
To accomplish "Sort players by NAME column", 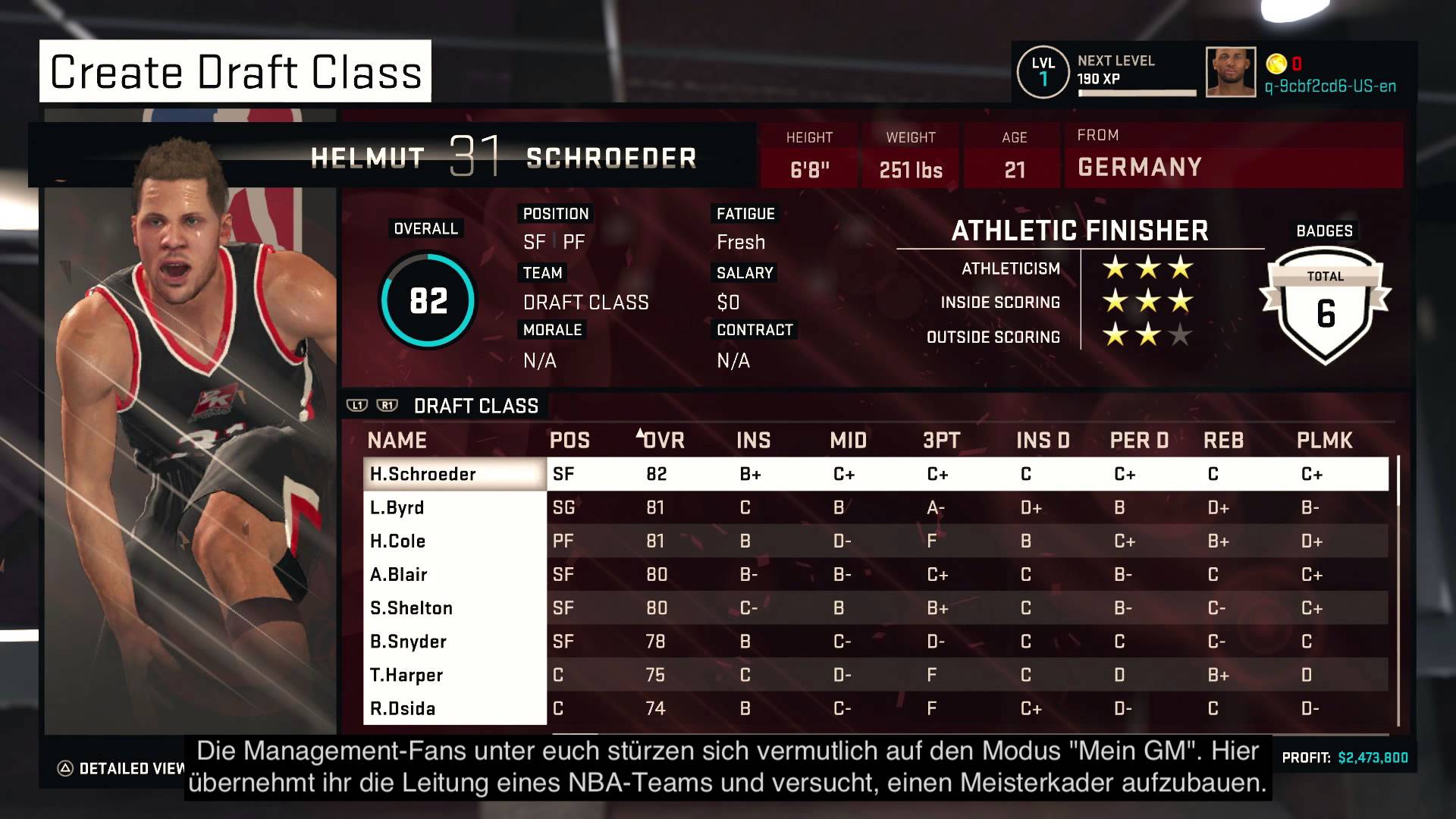I will pos(397,440).
